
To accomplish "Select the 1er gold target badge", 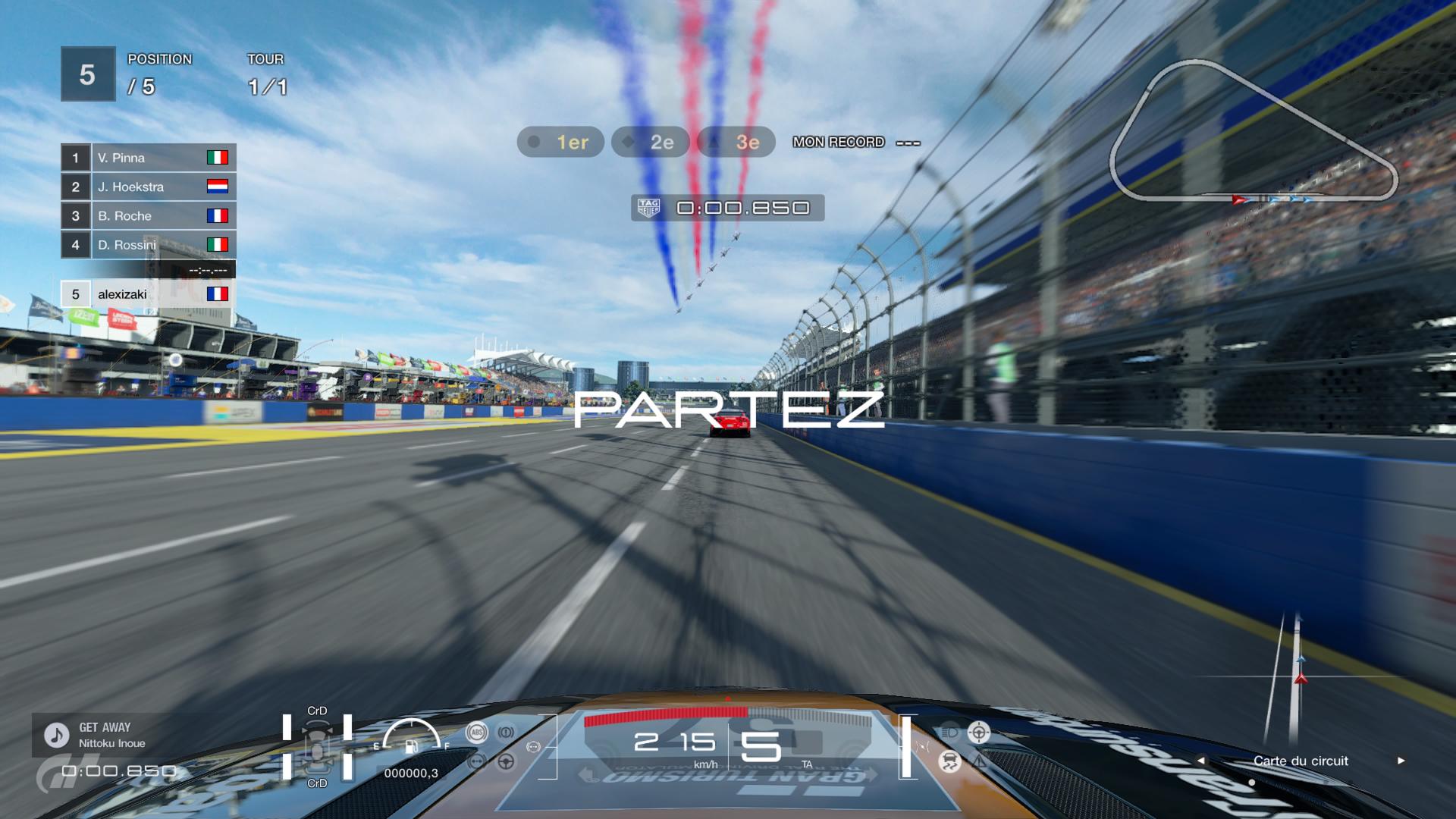I will click(x=560, y=142).
